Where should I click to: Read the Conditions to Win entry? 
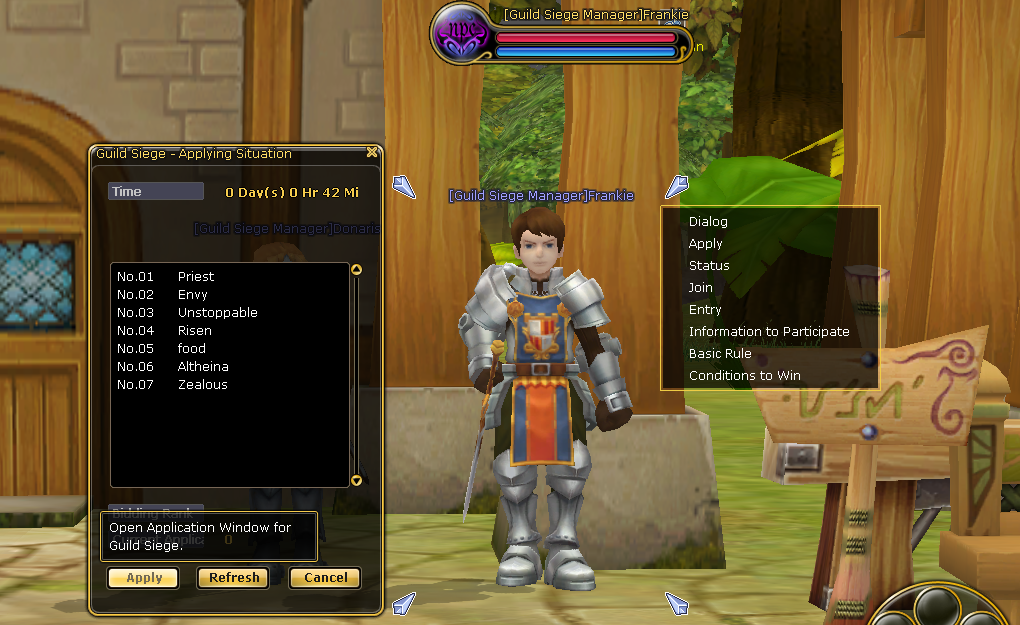744,376
